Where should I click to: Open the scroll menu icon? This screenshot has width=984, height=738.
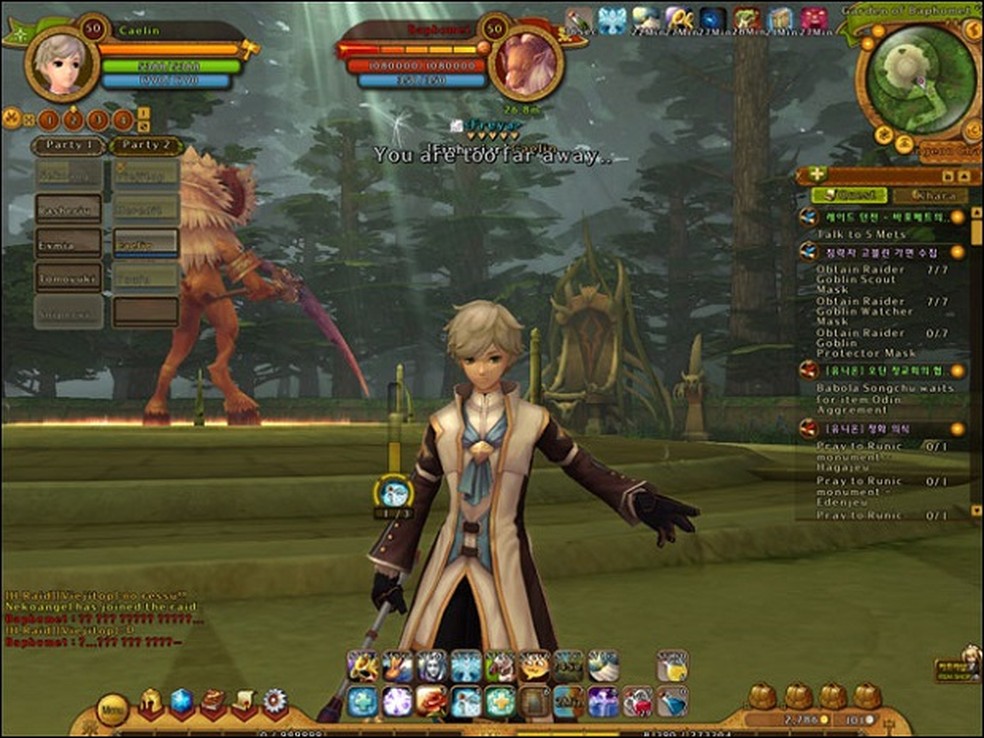point(243,702)
